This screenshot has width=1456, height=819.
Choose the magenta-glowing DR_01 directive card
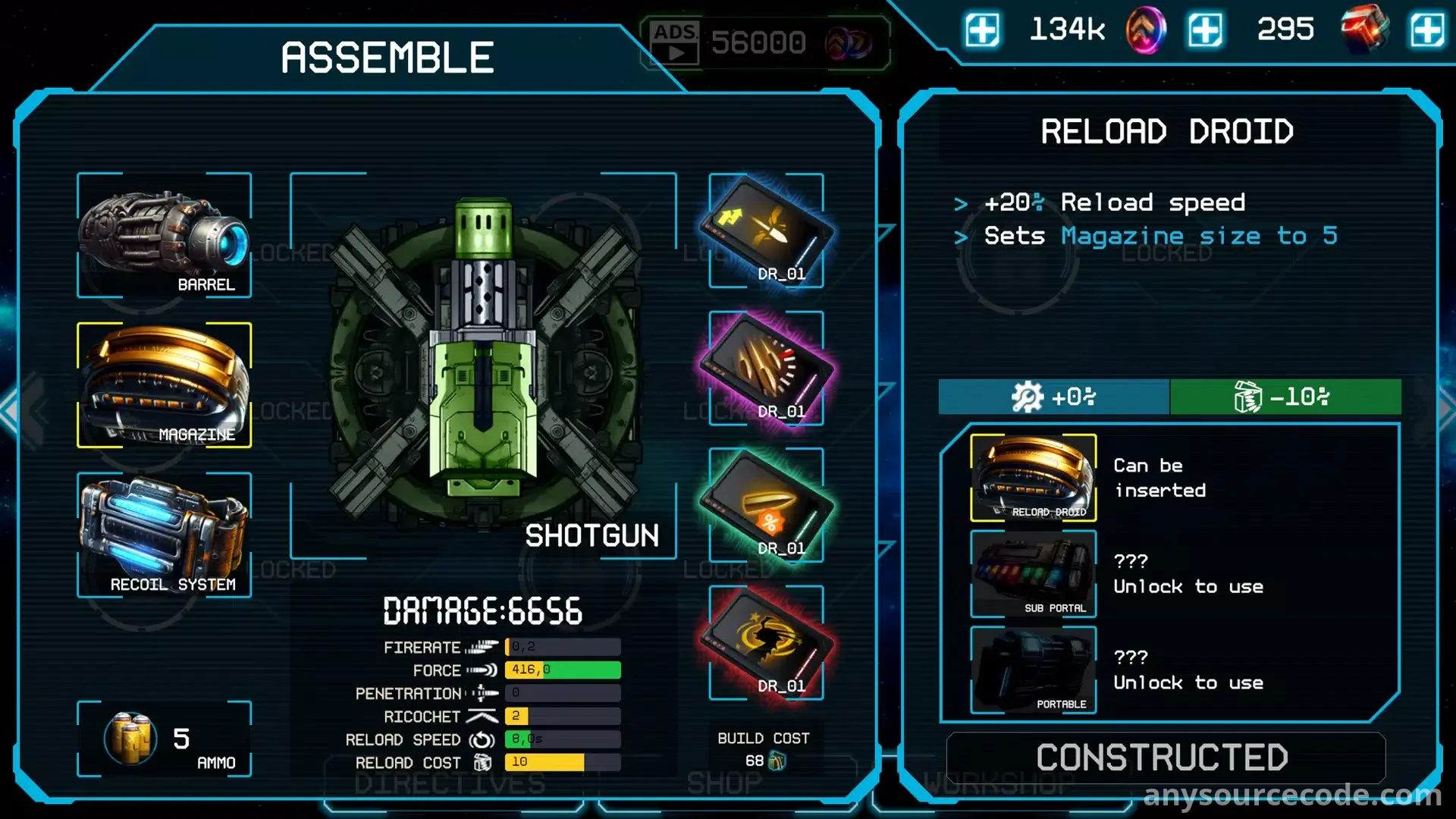tap(766, 369)
